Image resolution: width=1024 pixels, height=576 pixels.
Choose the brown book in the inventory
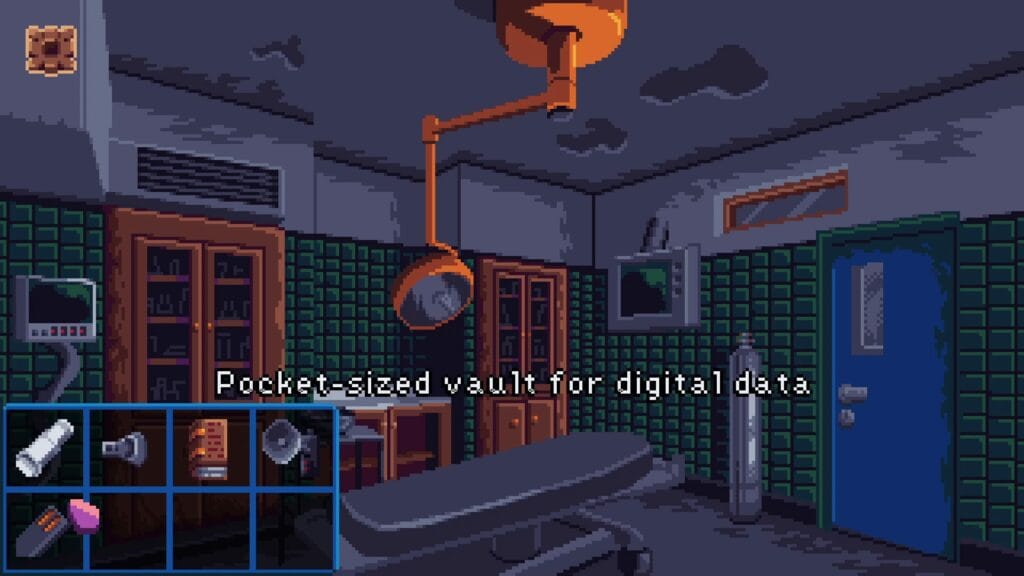[211, 447]
